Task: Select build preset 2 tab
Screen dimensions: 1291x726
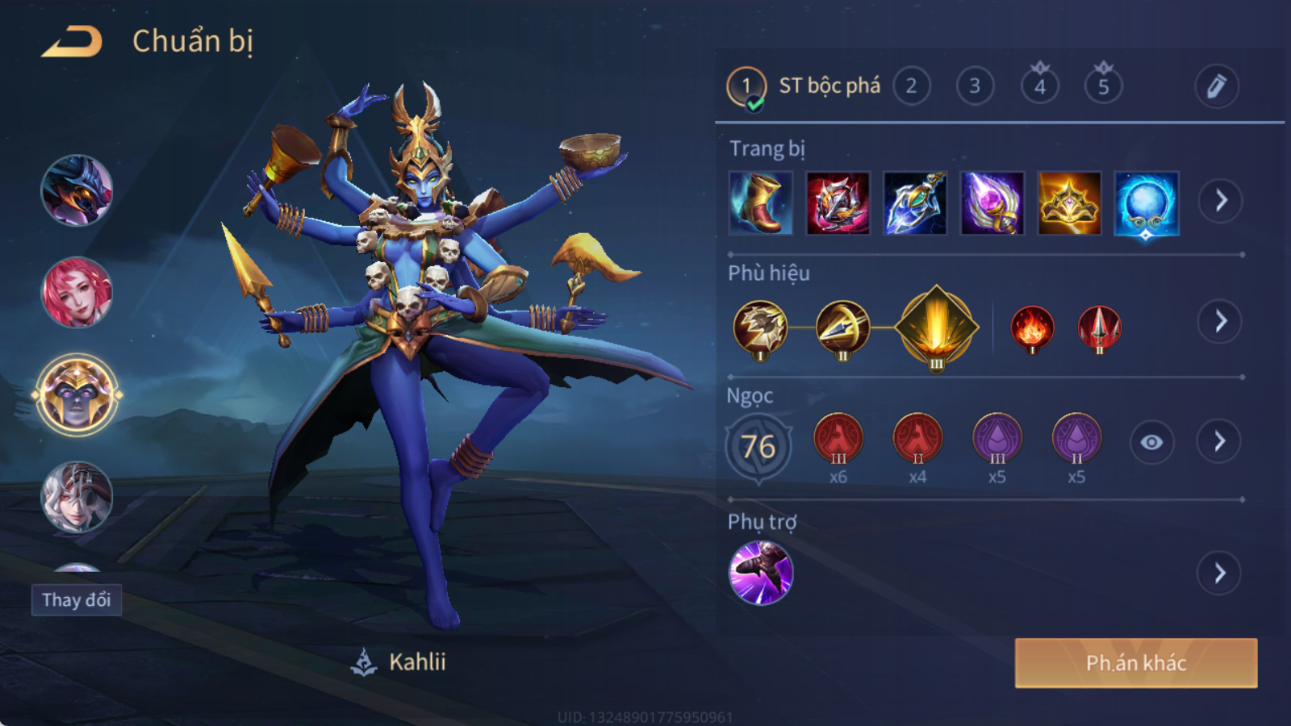Action: coord(911,86)
